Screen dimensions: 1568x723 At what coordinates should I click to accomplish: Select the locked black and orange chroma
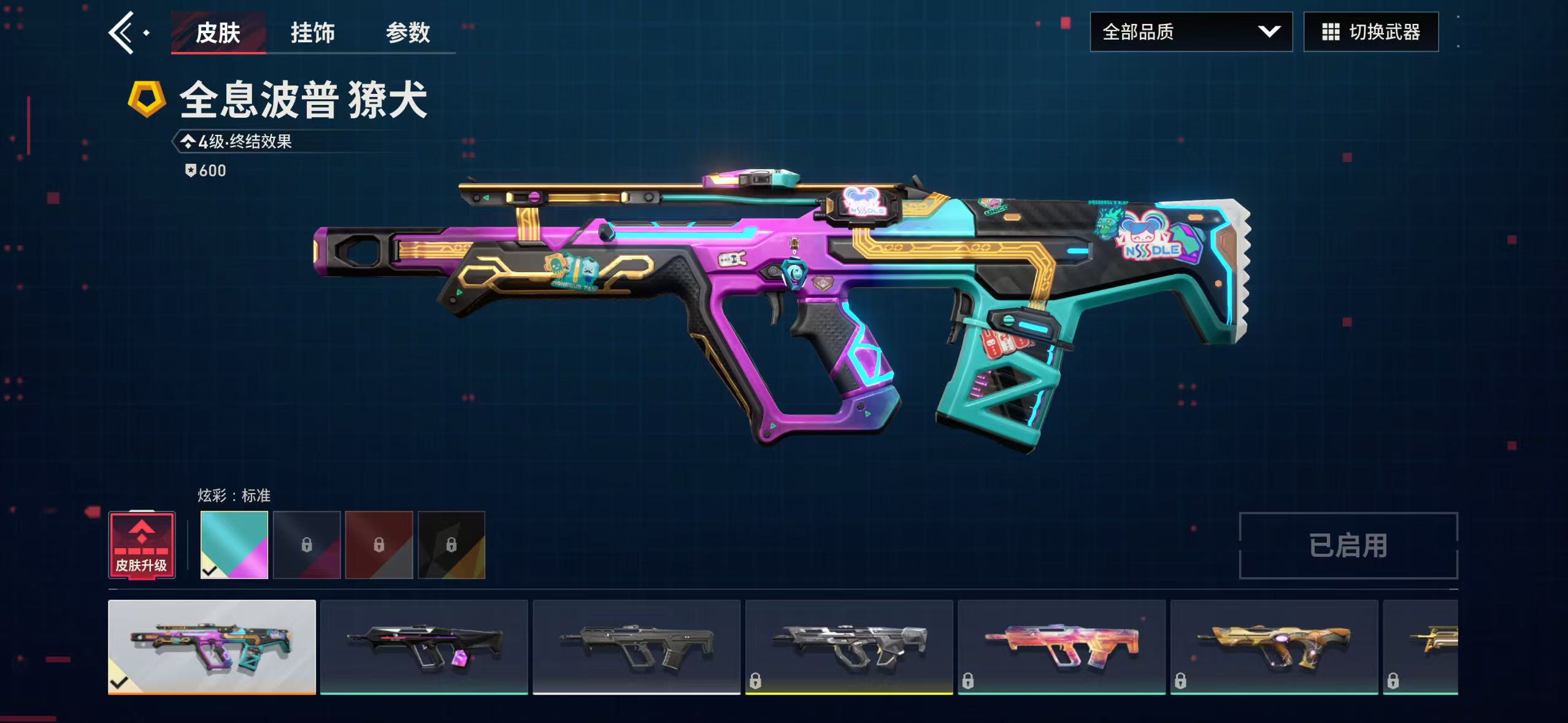pos(452,545)
